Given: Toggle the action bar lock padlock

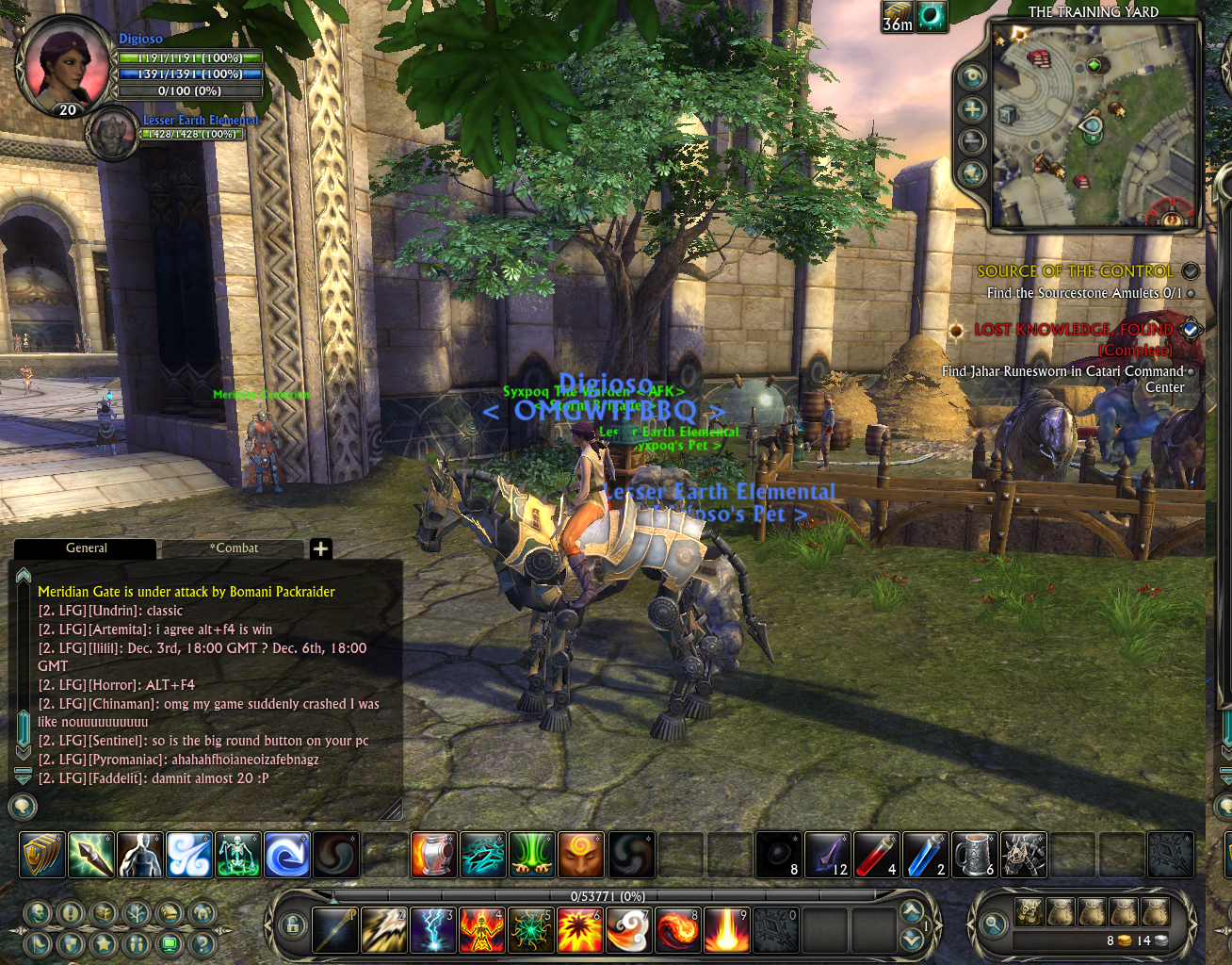Looking at the screenshot, I should pos(293,925).
